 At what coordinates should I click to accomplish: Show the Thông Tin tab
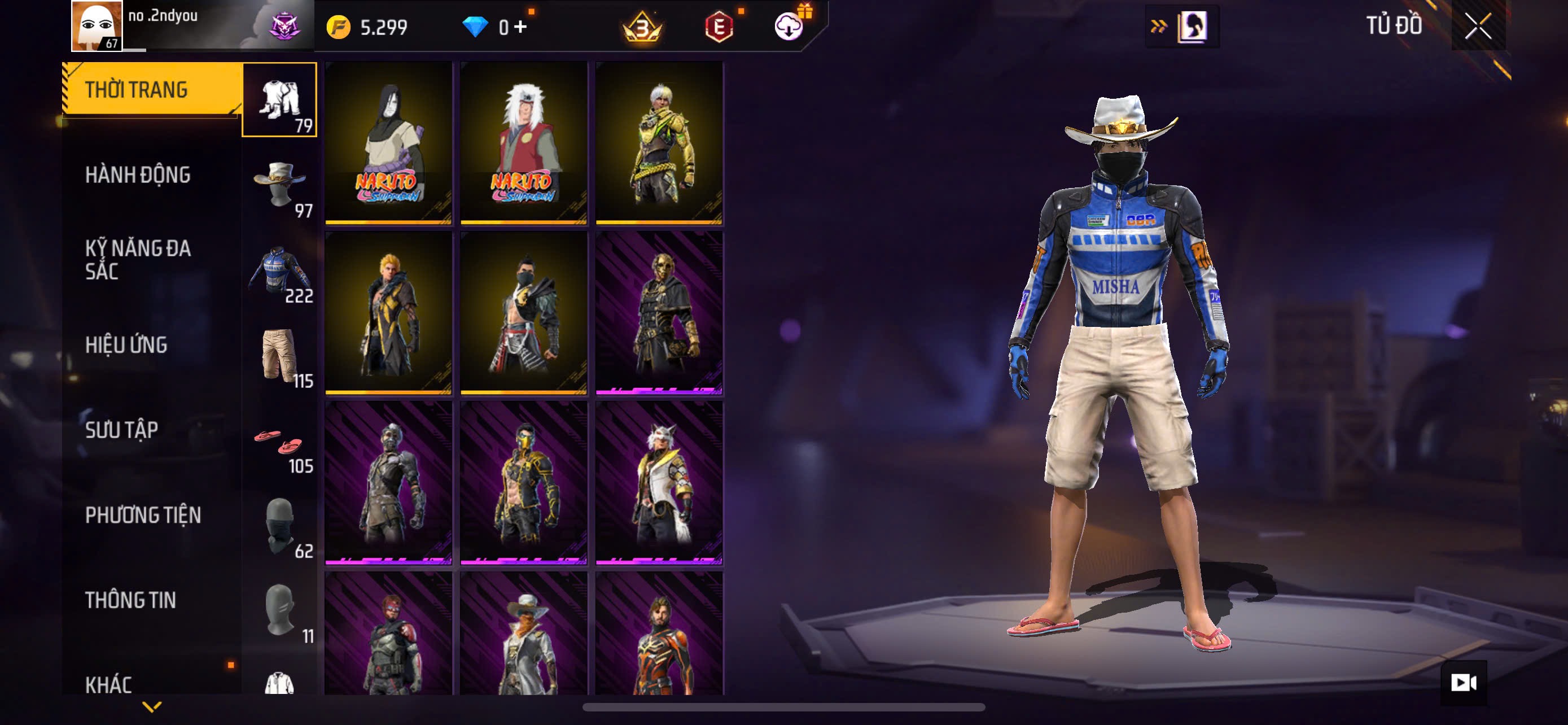point(131,600)
